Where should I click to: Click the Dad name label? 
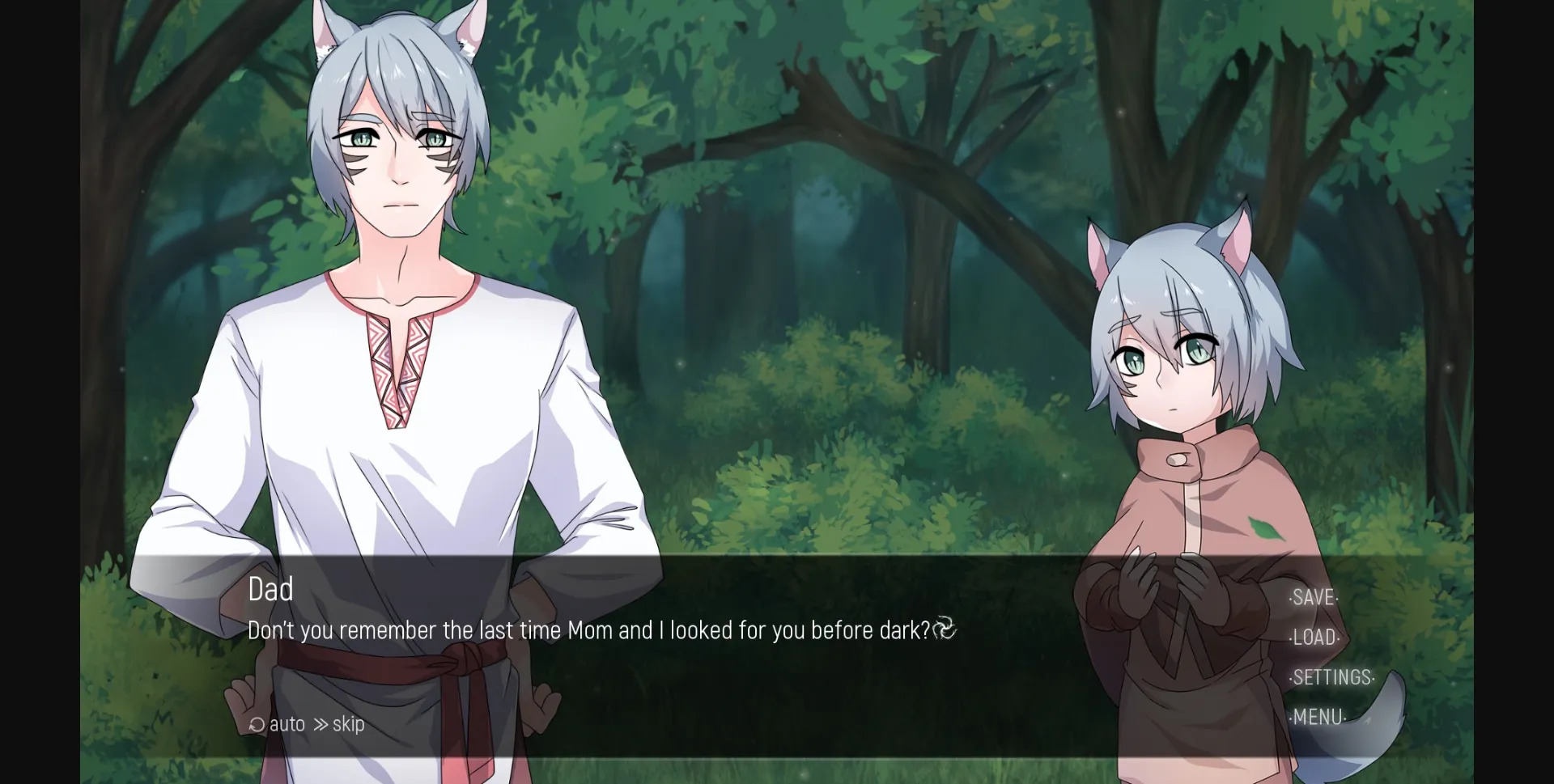click(x=271, y=590)
